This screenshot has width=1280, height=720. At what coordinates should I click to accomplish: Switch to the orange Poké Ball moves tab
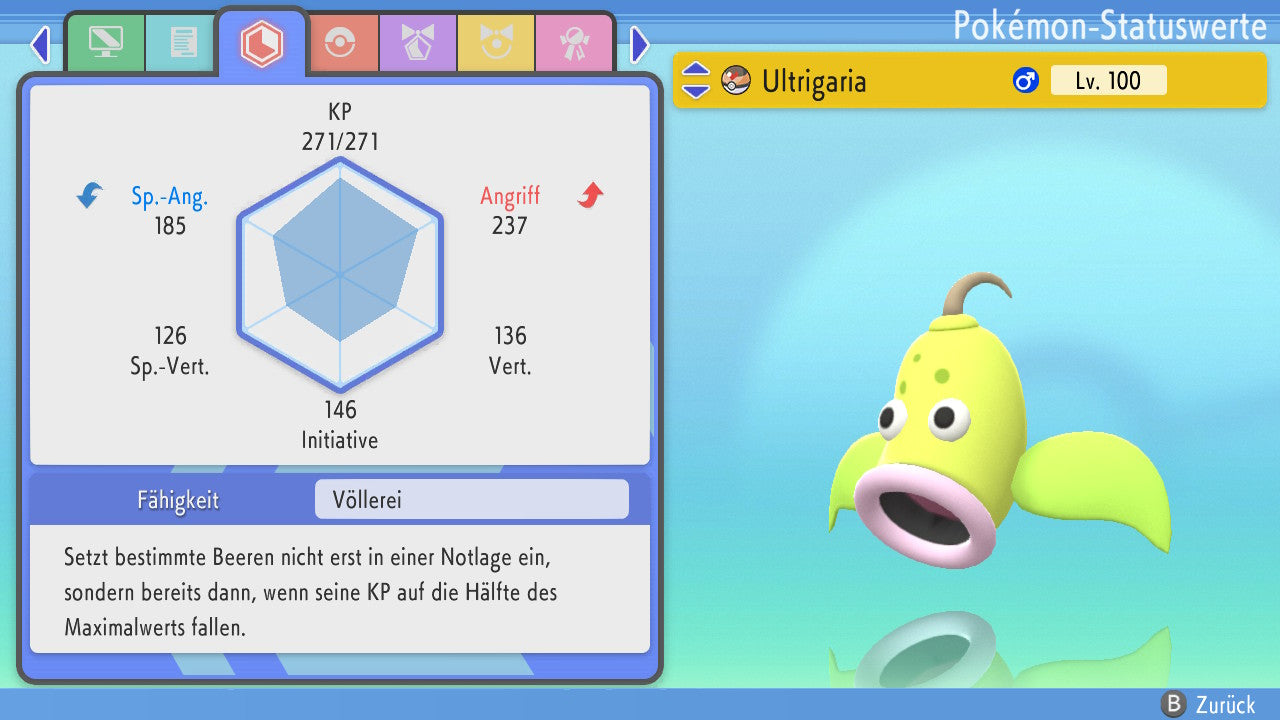pos(340,43)
